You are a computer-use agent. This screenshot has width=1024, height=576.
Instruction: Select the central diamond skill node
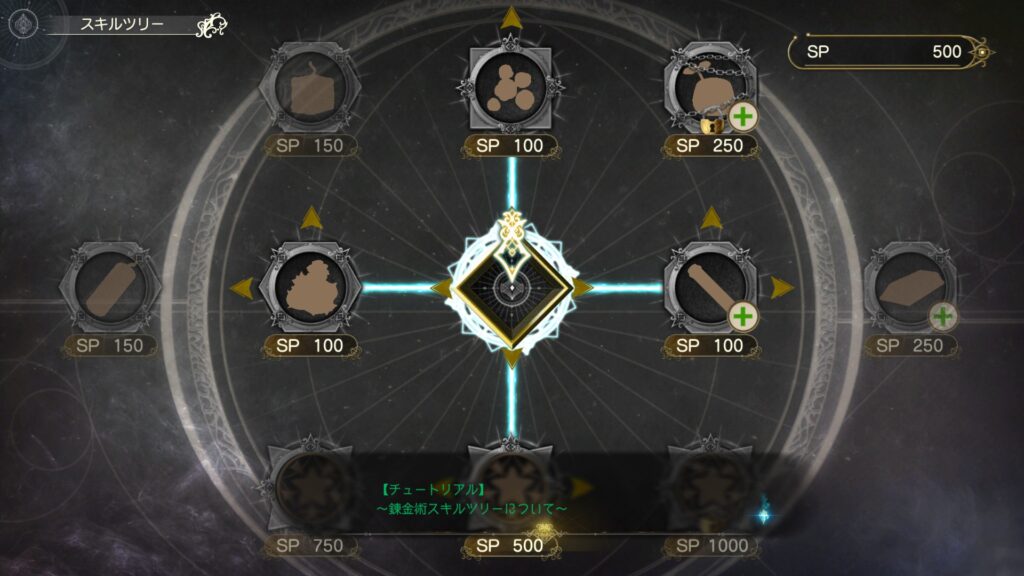click(511, 288)
